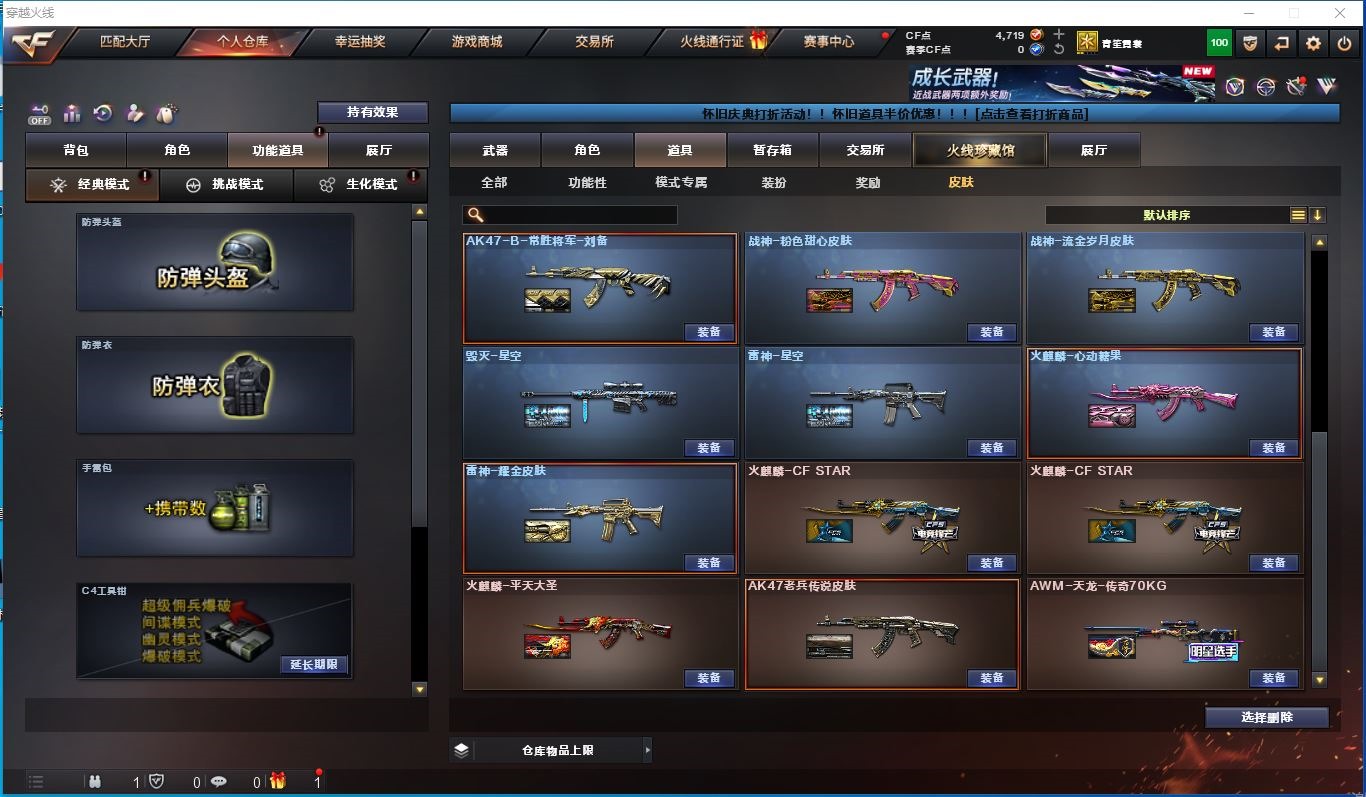Click the 选择删除 button
1366x797 pixels.
1266,717
